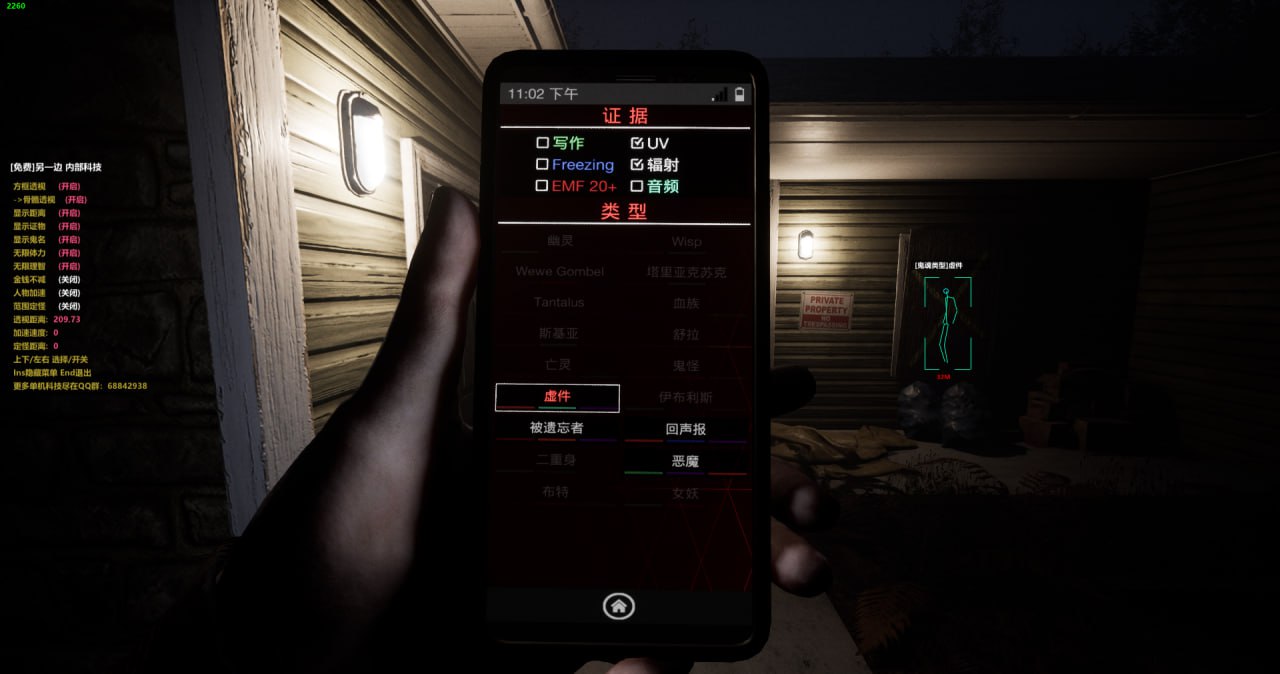The height and width of the screenshot is (674, 1280).
Task: Tap the phone's home button
Action: (x=619, y=605)
